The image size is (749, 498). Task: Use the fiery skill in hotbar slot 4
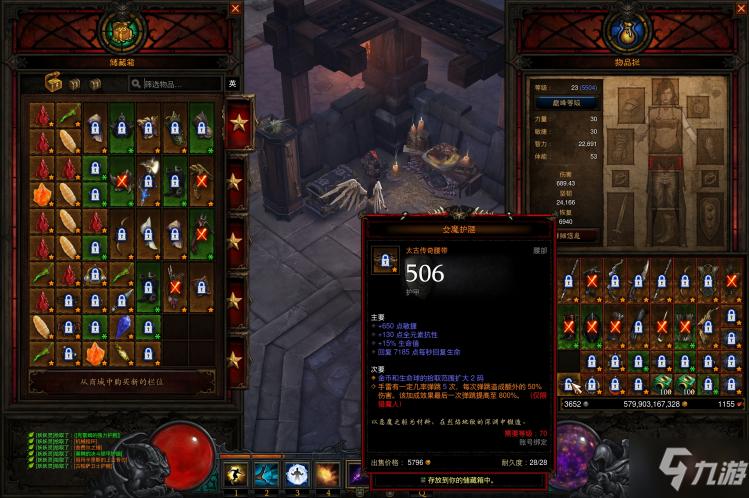coord(327,474)
